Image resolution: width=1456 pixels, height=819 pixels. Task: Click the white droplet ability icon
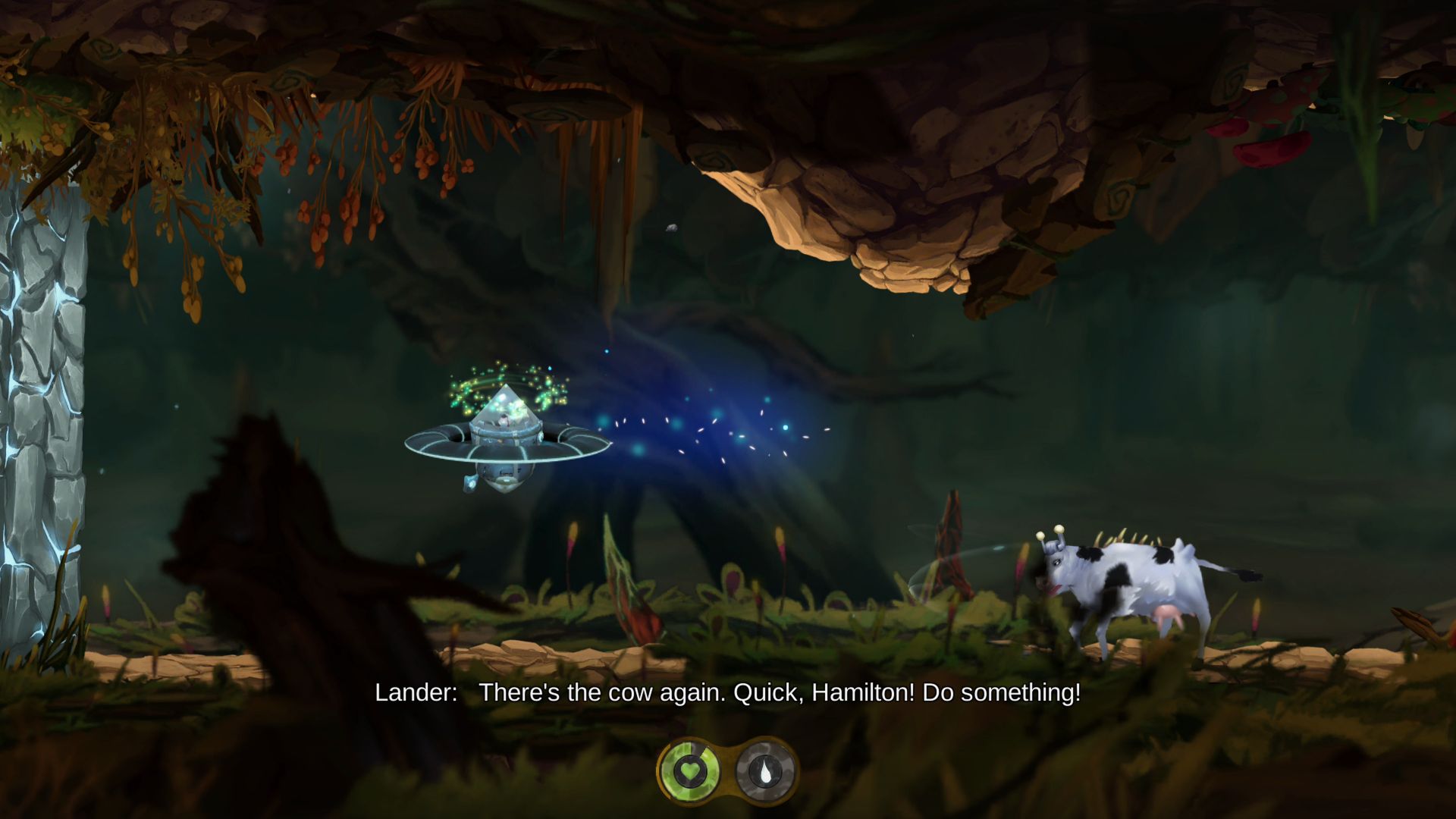click(x=765, y=771)
